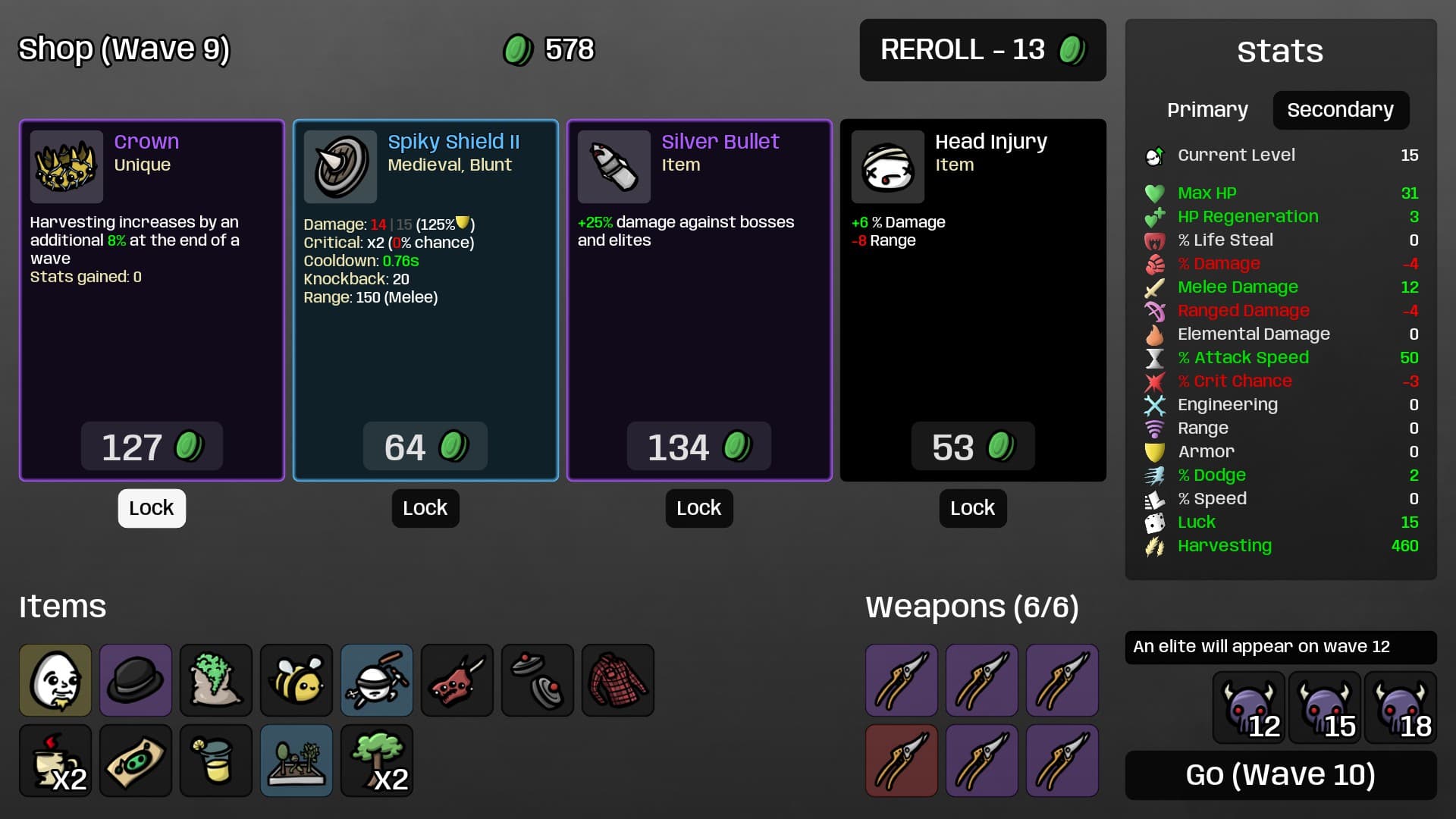Viewport: 1456px width, 819px height.
Task: Purchase Spiky Shield II for 64
Action: click(x=425, y=447)
